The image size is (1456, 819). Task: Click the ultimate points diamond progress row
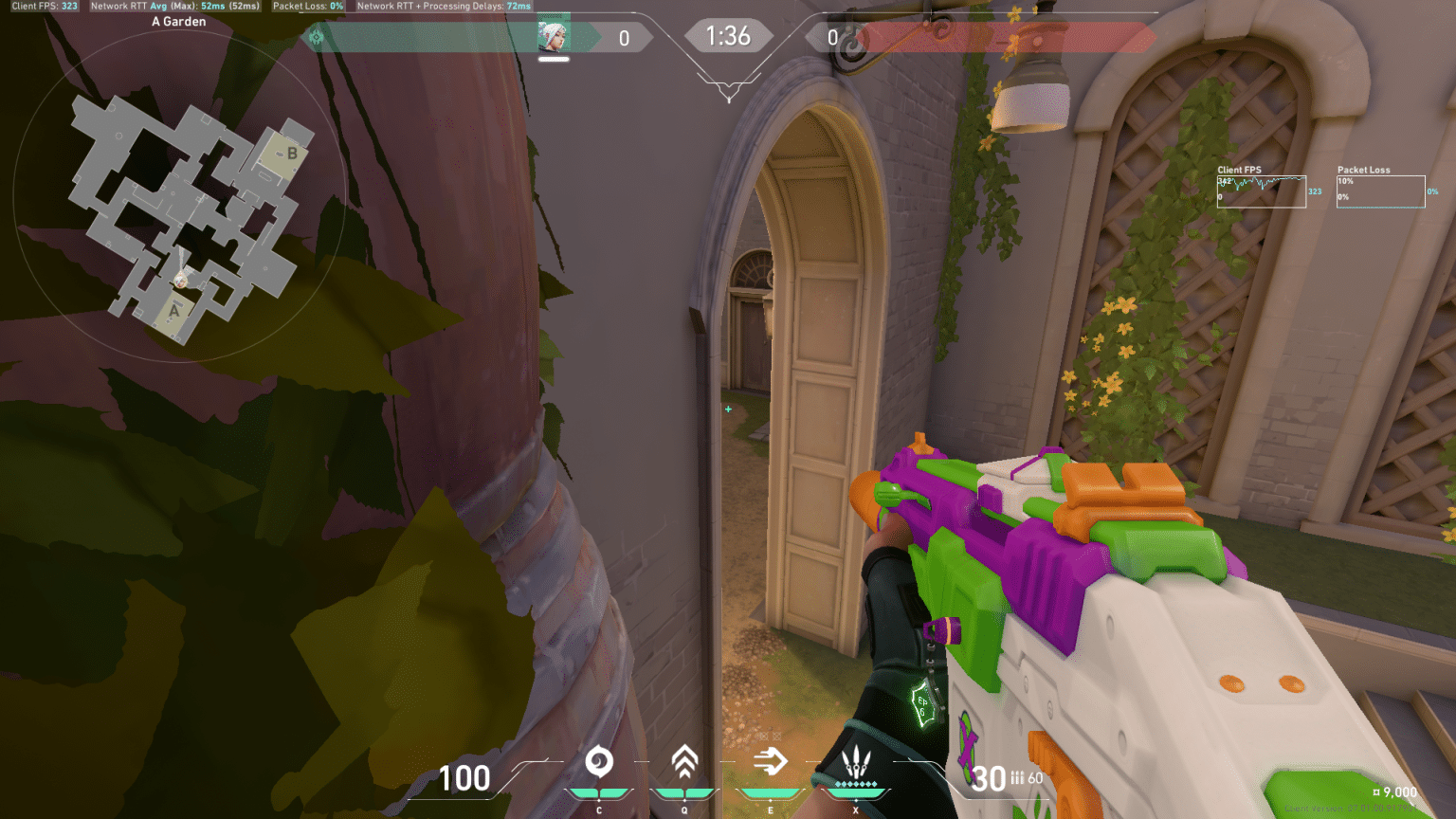point(856,784)
